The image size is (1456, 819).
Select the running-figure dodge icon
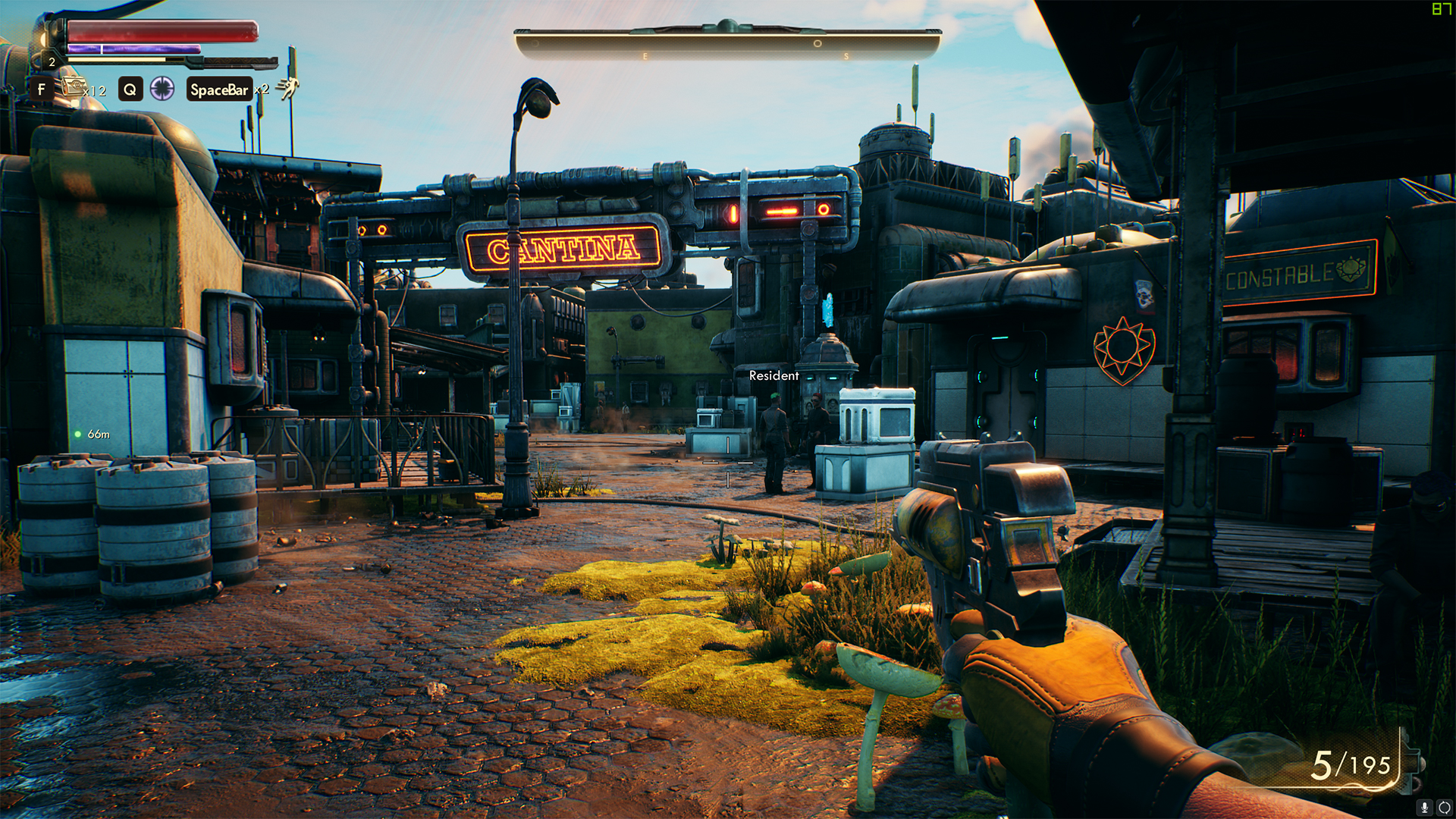(x=287, y=88)
